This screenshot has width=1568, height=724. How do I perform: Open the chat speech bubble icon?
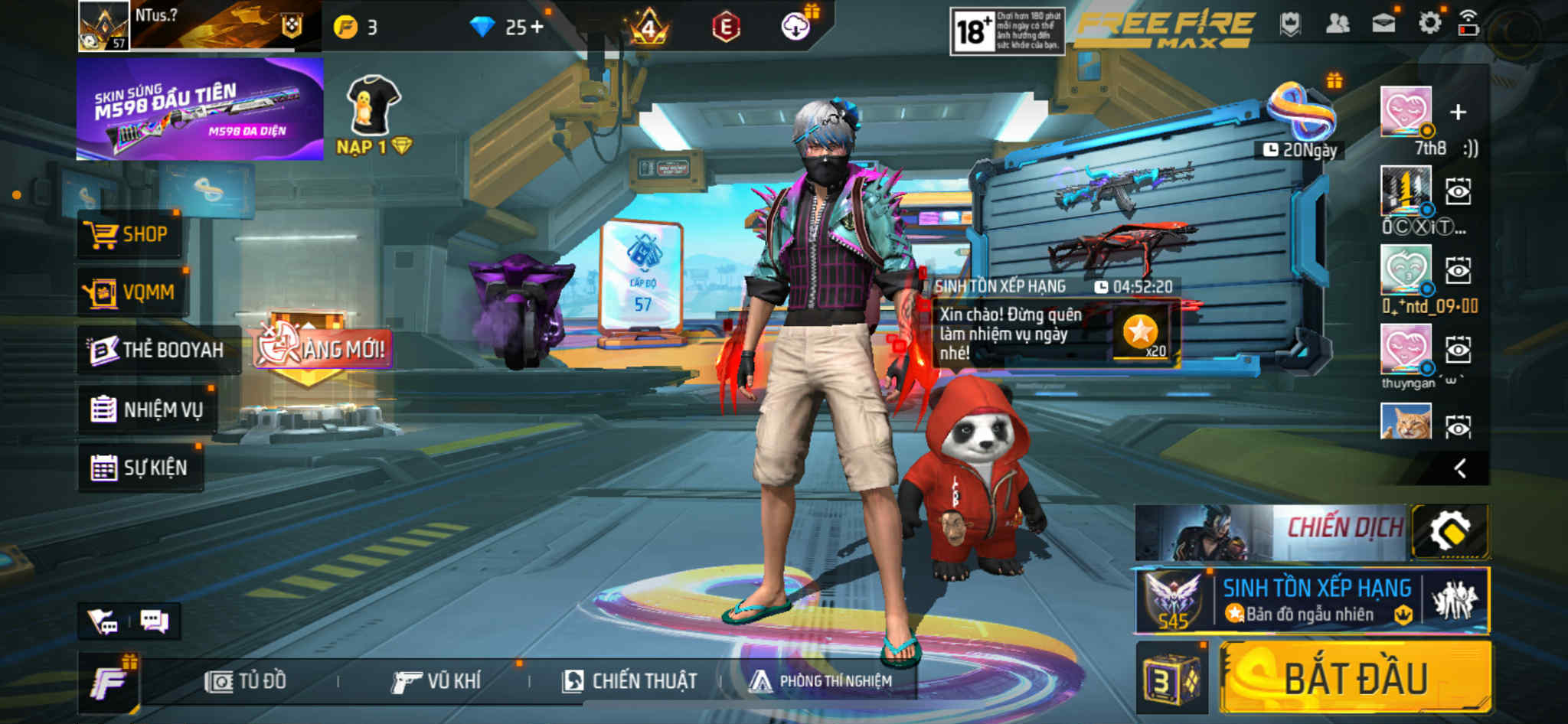click(x=154, y=621)
